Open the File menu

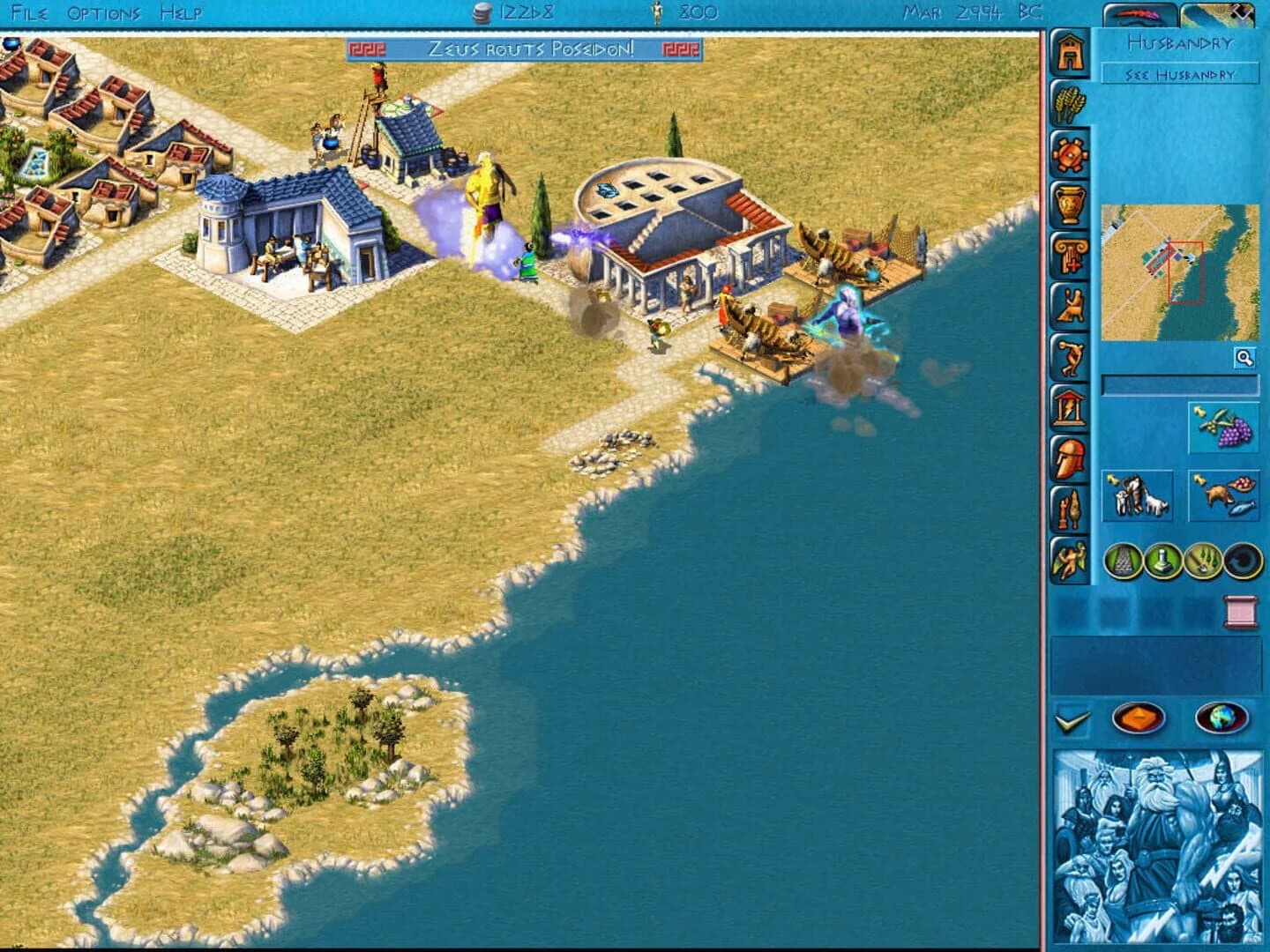tap(28, 12)
